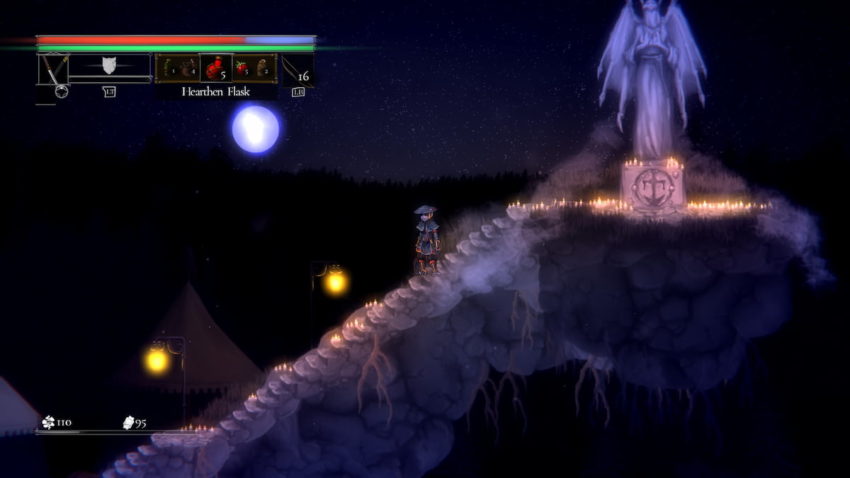This screenshot has width=850, height=478.
Task: Select the Hearthen Flask red potion slot
Action: pyautogui.click(x=215, y=67)
